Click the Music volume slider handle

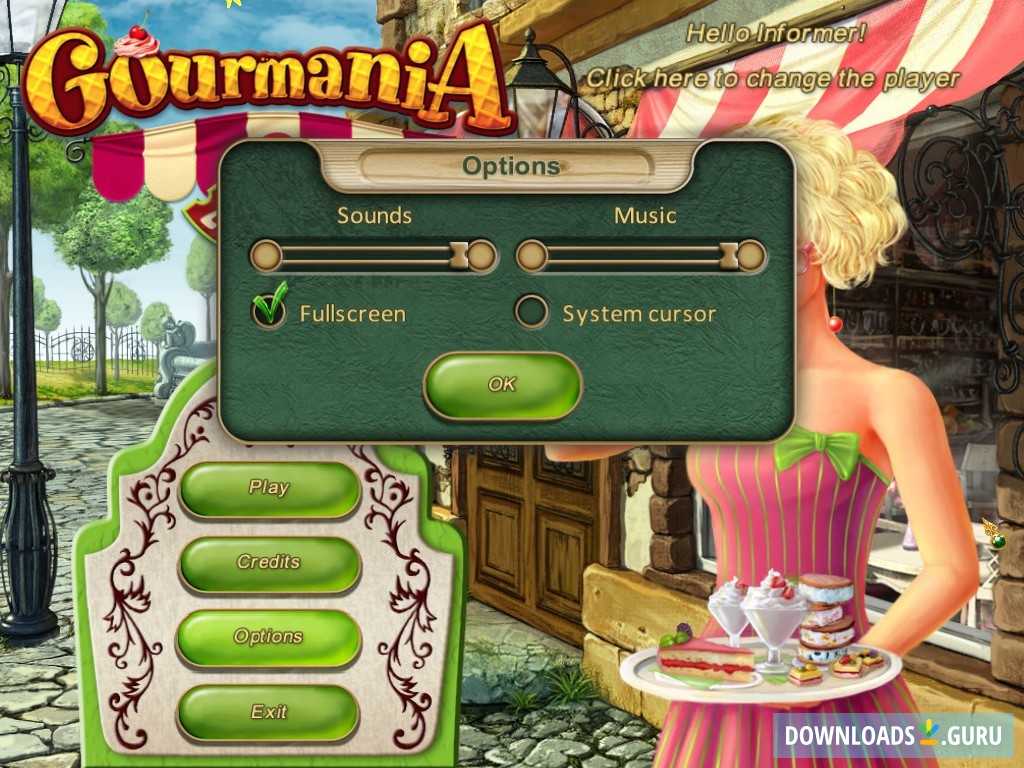pos(729,256)
